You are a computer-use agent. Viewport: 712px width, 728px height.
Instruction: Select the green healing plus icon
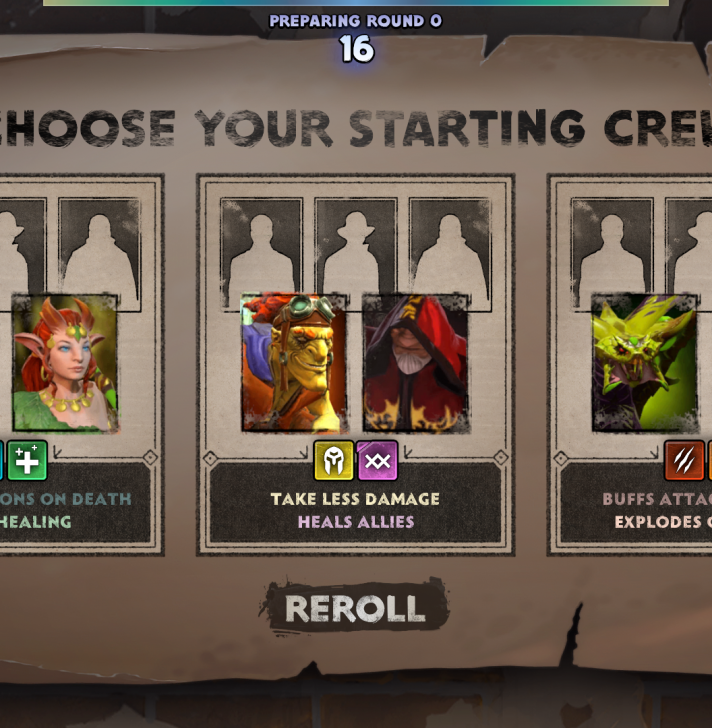(27, 461)
